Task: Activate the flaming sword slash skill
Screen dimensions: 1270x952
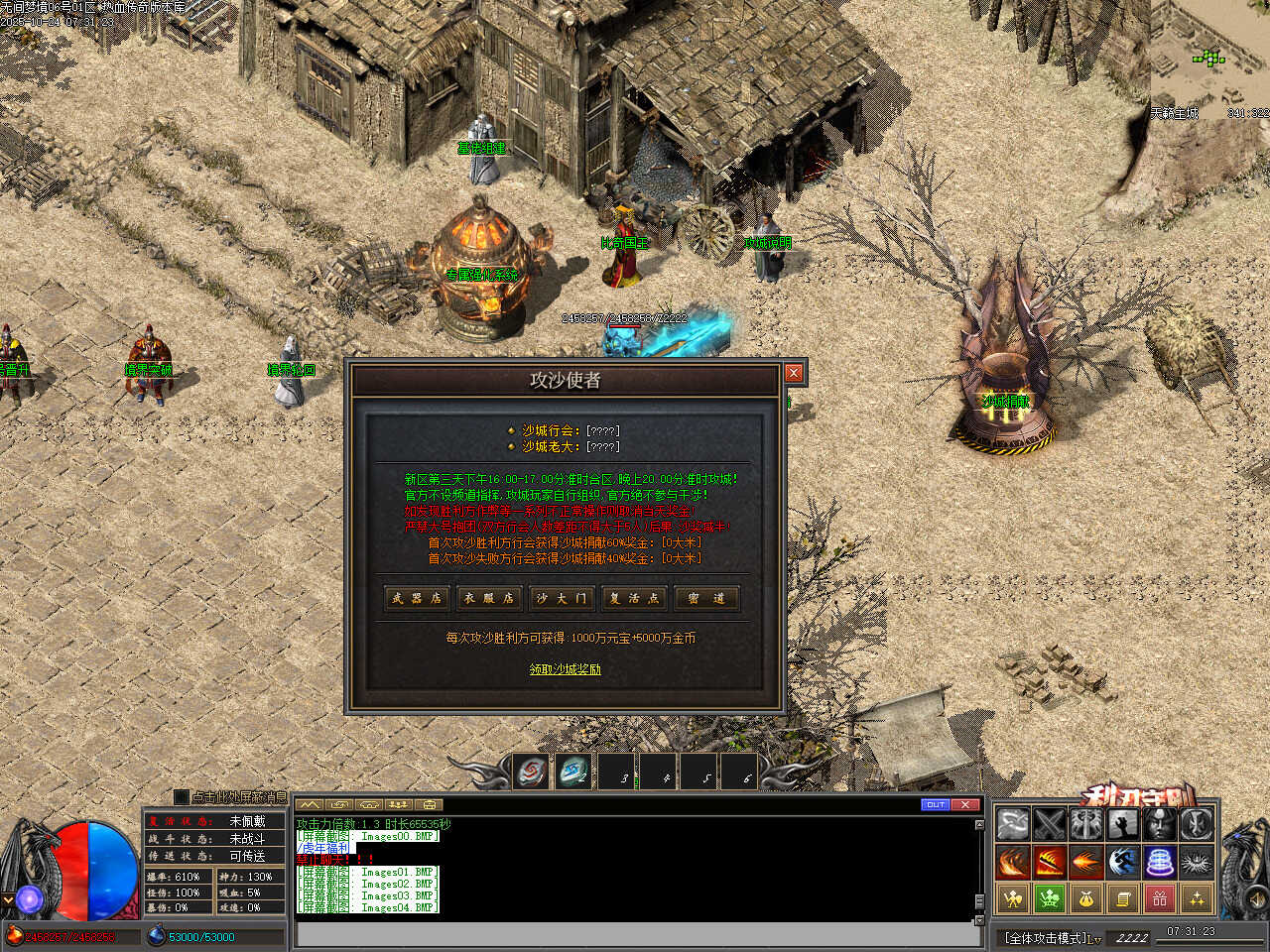Action: pyautogui.click(x=1049, y=862)
